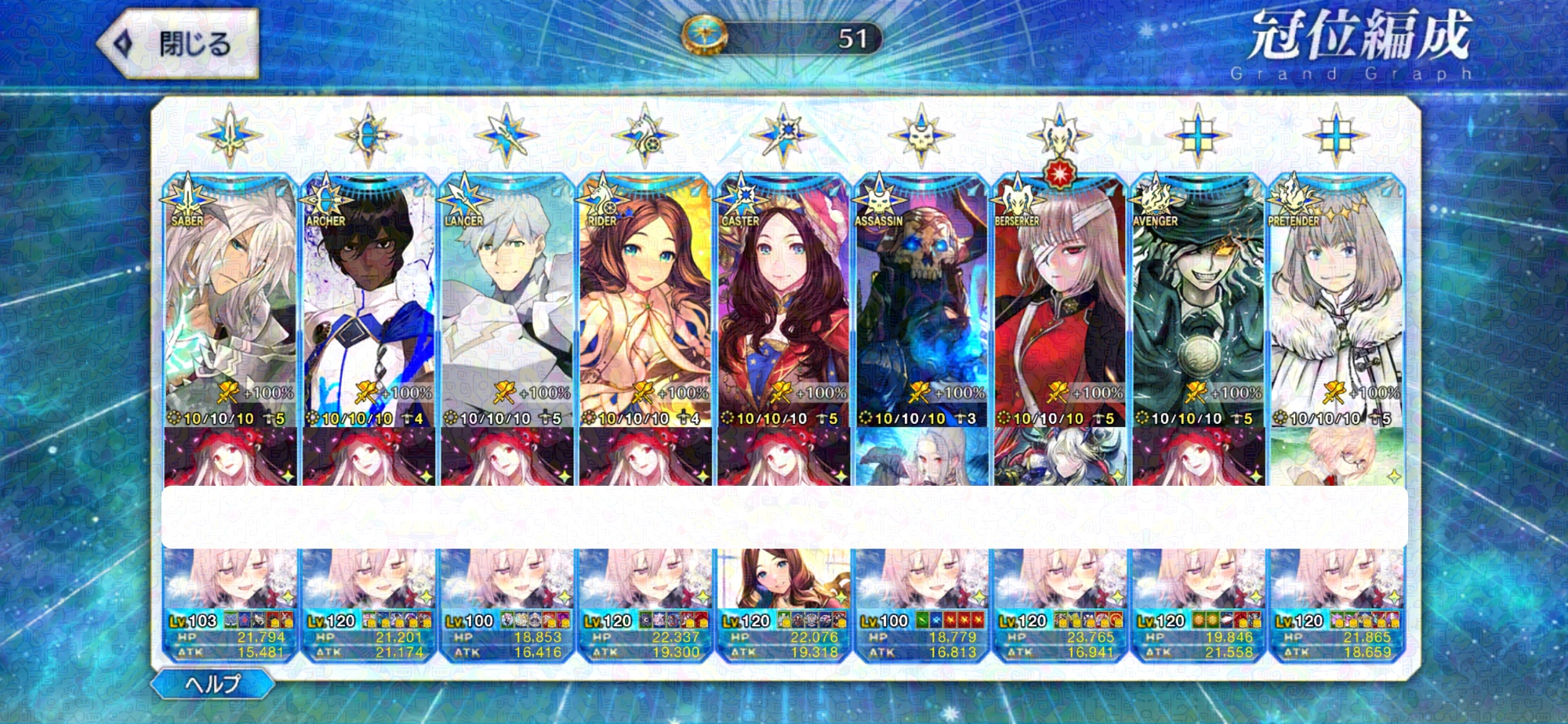The width and height of the screenshot is (1568, 724).
Task: Click the compass icon beside 51
Action: pyautogui.click(x=704, y=37)
